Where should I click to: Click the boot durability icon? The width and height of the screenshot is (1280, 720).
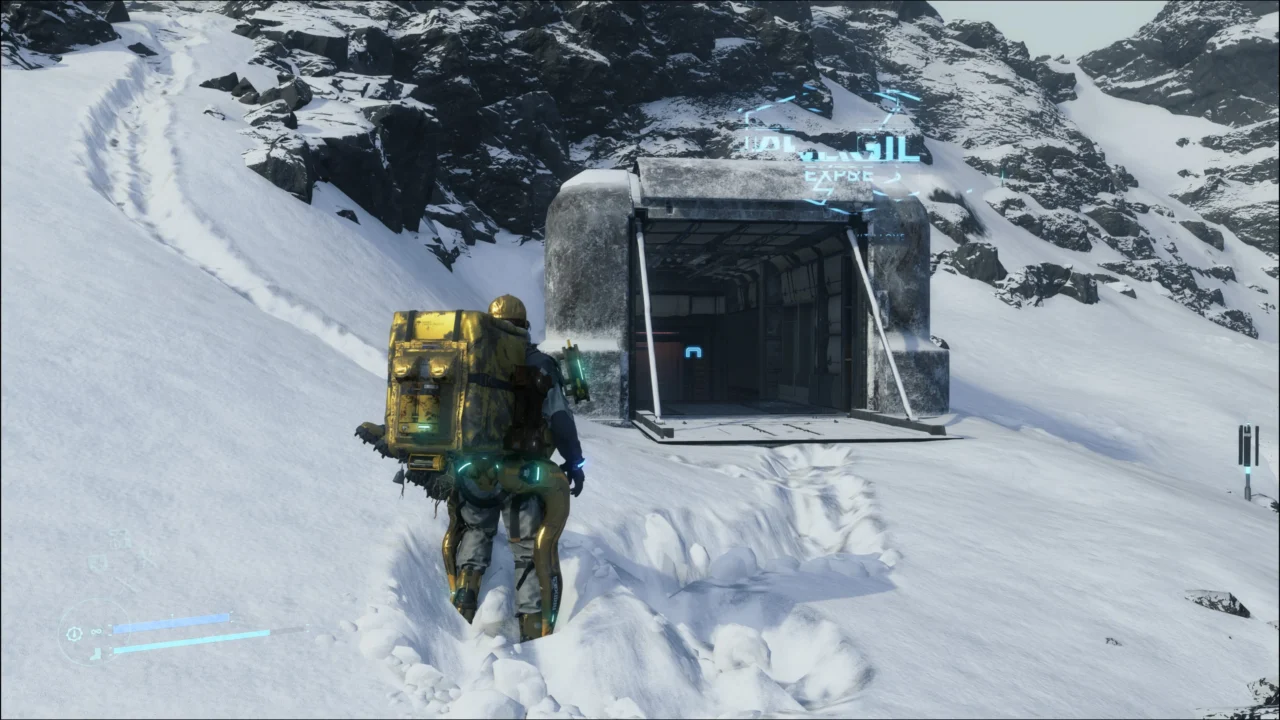[95, 654]
